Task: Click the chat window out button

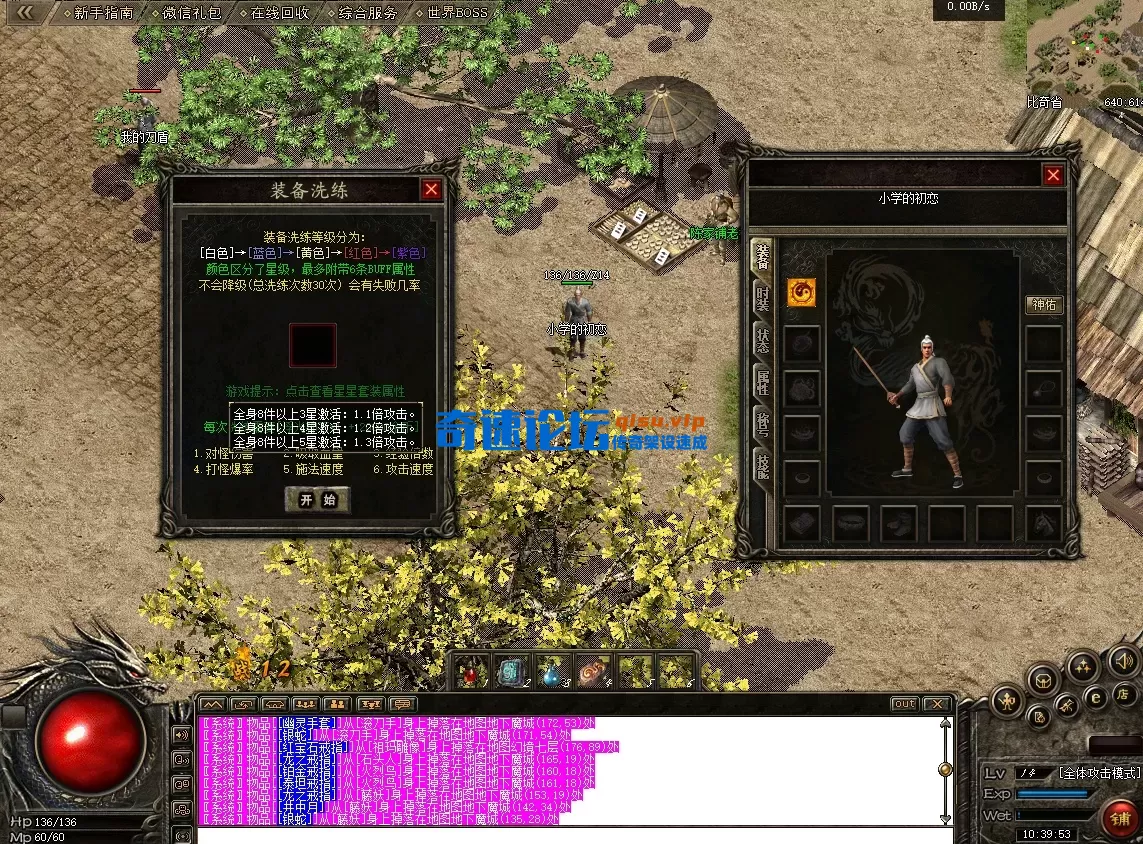Action: (904, 704)
